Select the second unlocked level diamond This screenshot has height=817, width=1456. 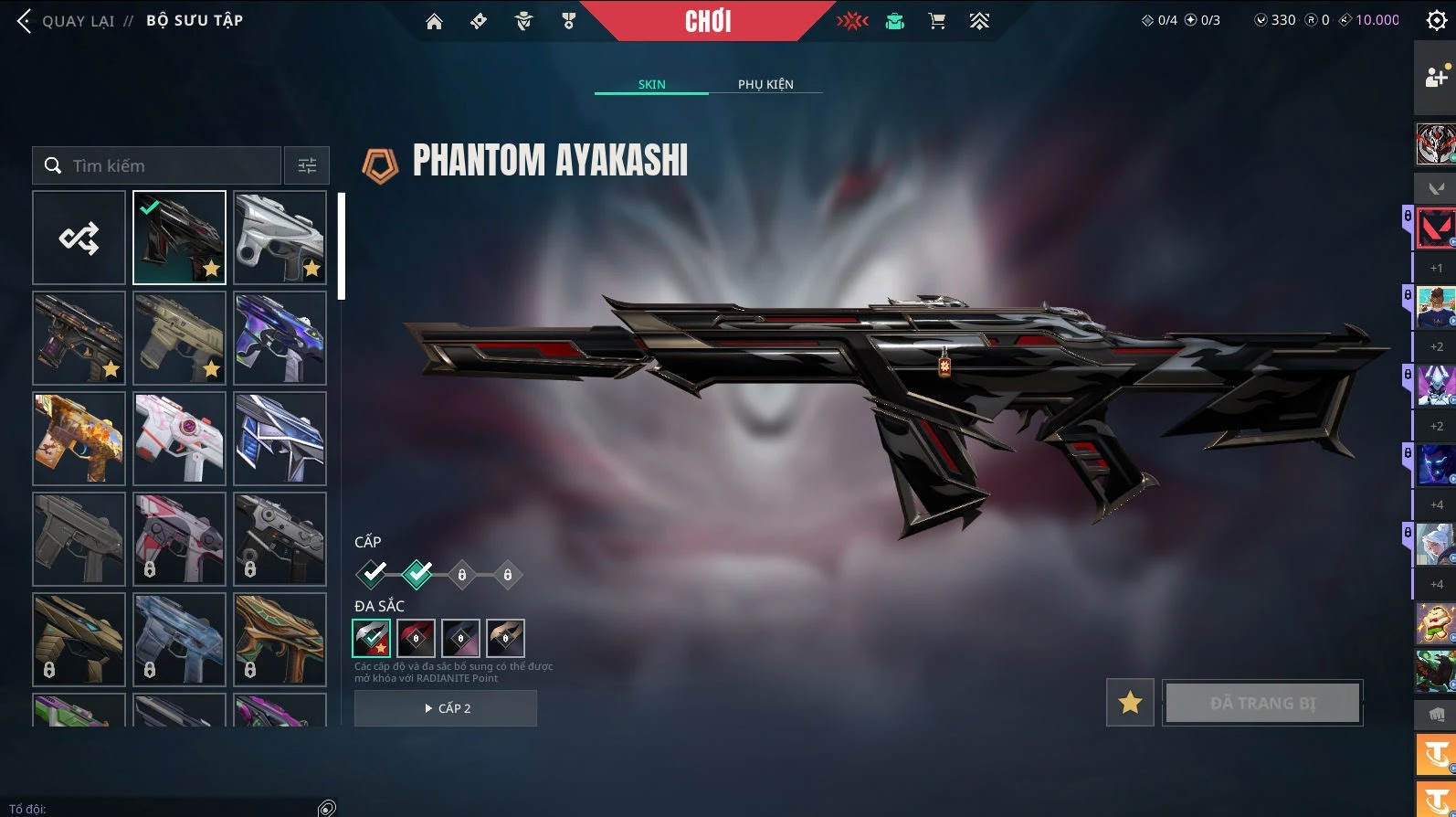point(417,574)
